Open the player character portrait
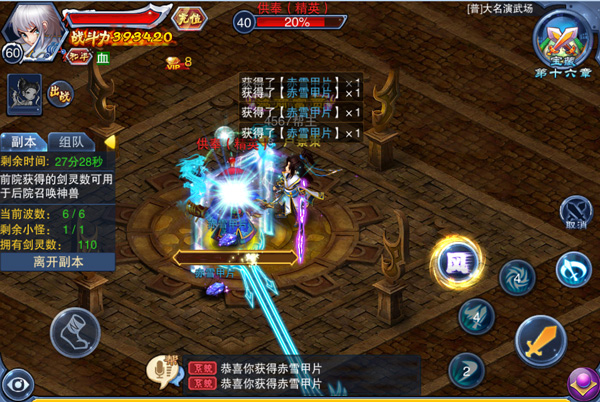 click(31, 28)
